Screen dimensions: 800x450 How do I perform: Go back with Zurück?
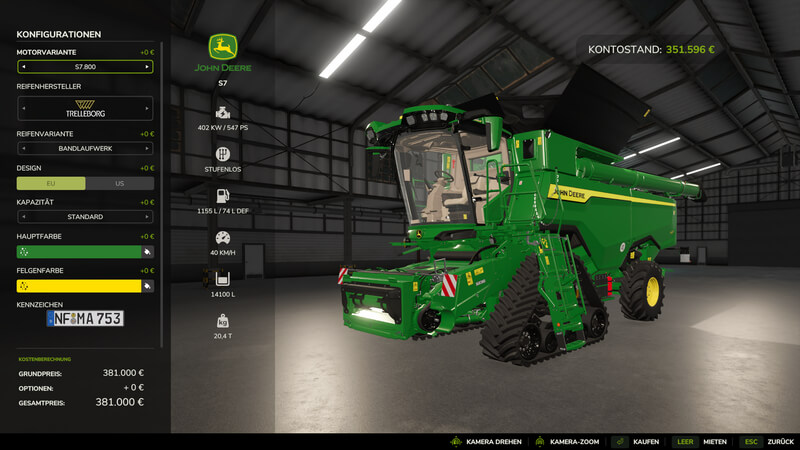pos(765,441)
